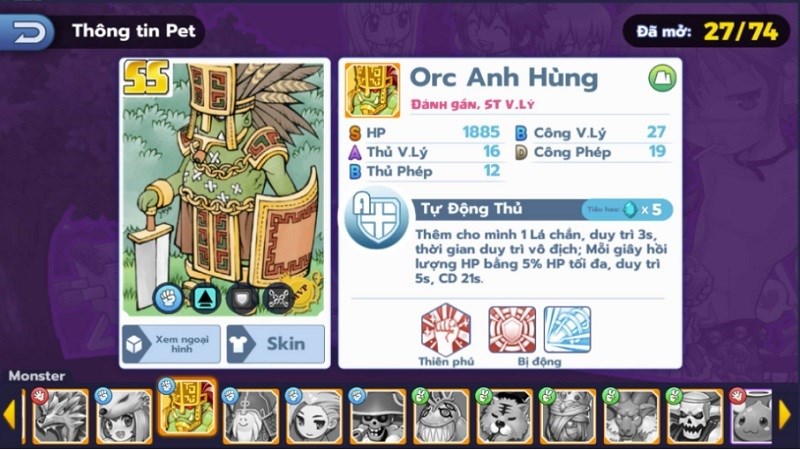Select the tiger monster thumbnail
Image resolution: width=800 pixels, height=450 pixels.
coord(504,415)
